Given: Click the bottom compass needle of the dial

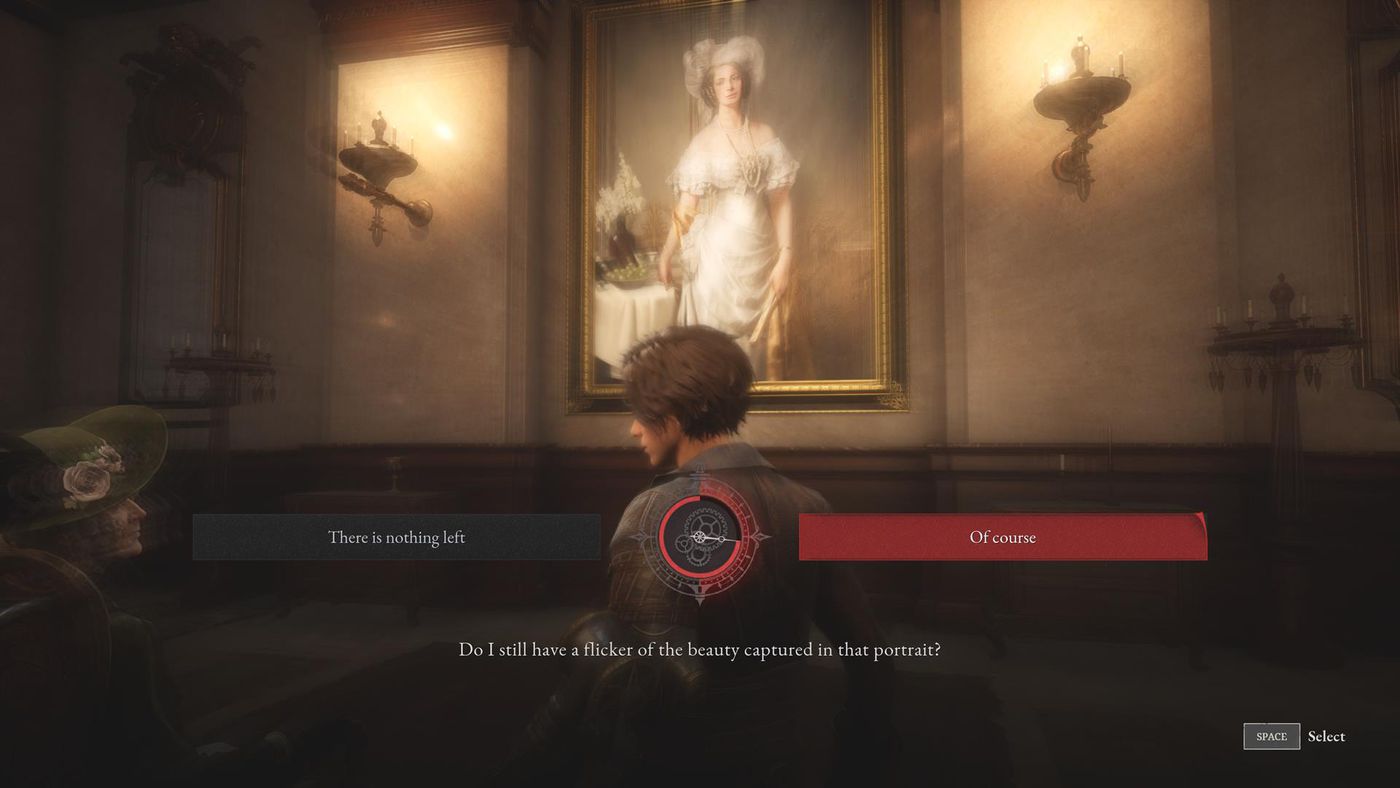Looking at the screenshot, I should [x=700, y=598].
